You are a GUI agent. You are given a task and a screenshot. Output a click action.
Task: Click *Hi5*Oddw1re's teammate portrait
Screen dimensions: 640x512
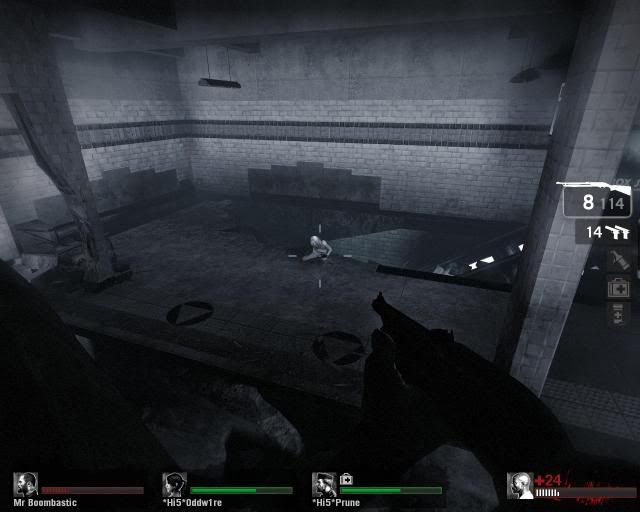174,485
